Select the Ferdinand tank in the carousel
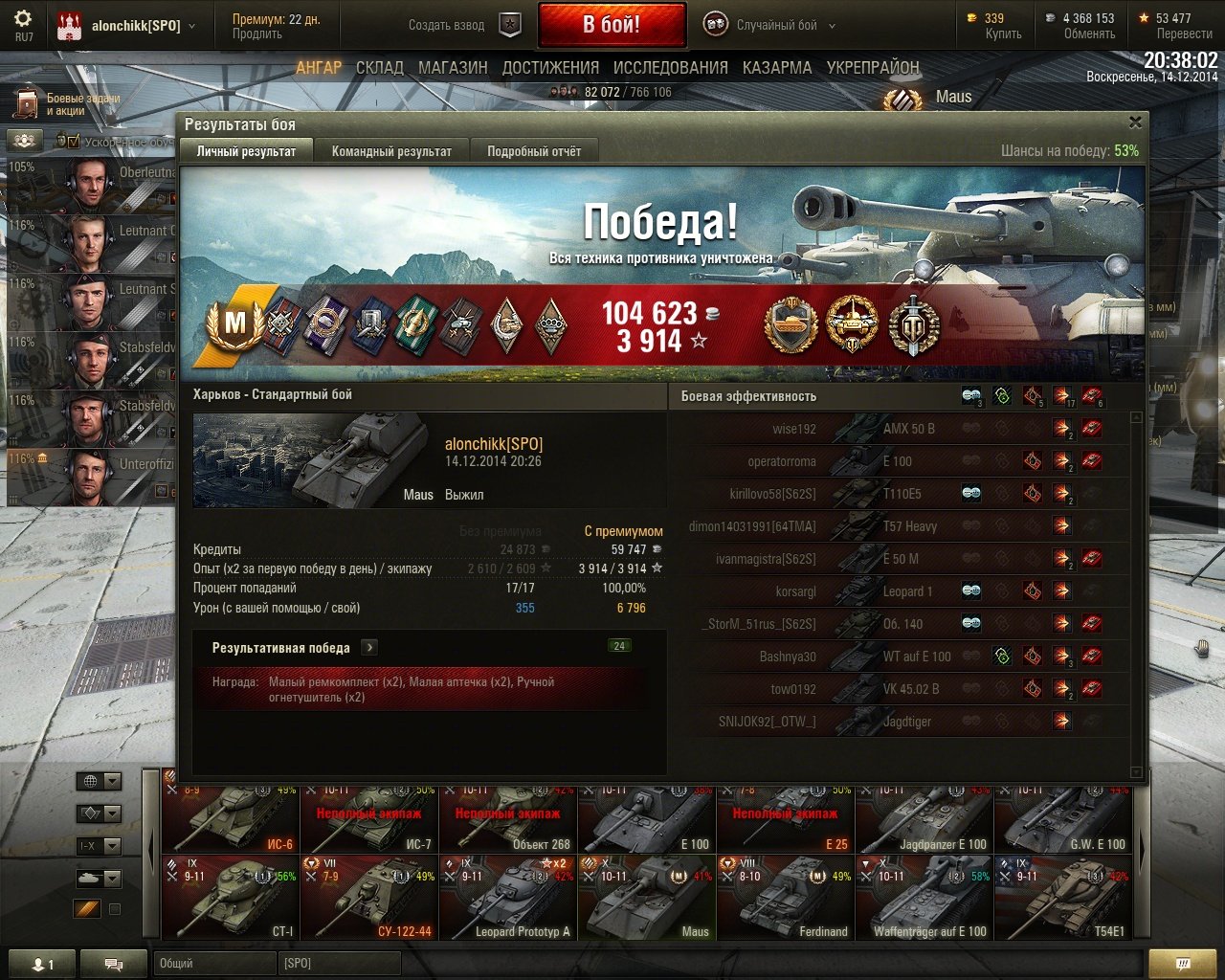Screen dimensions: 1225x980 [786, 898]
